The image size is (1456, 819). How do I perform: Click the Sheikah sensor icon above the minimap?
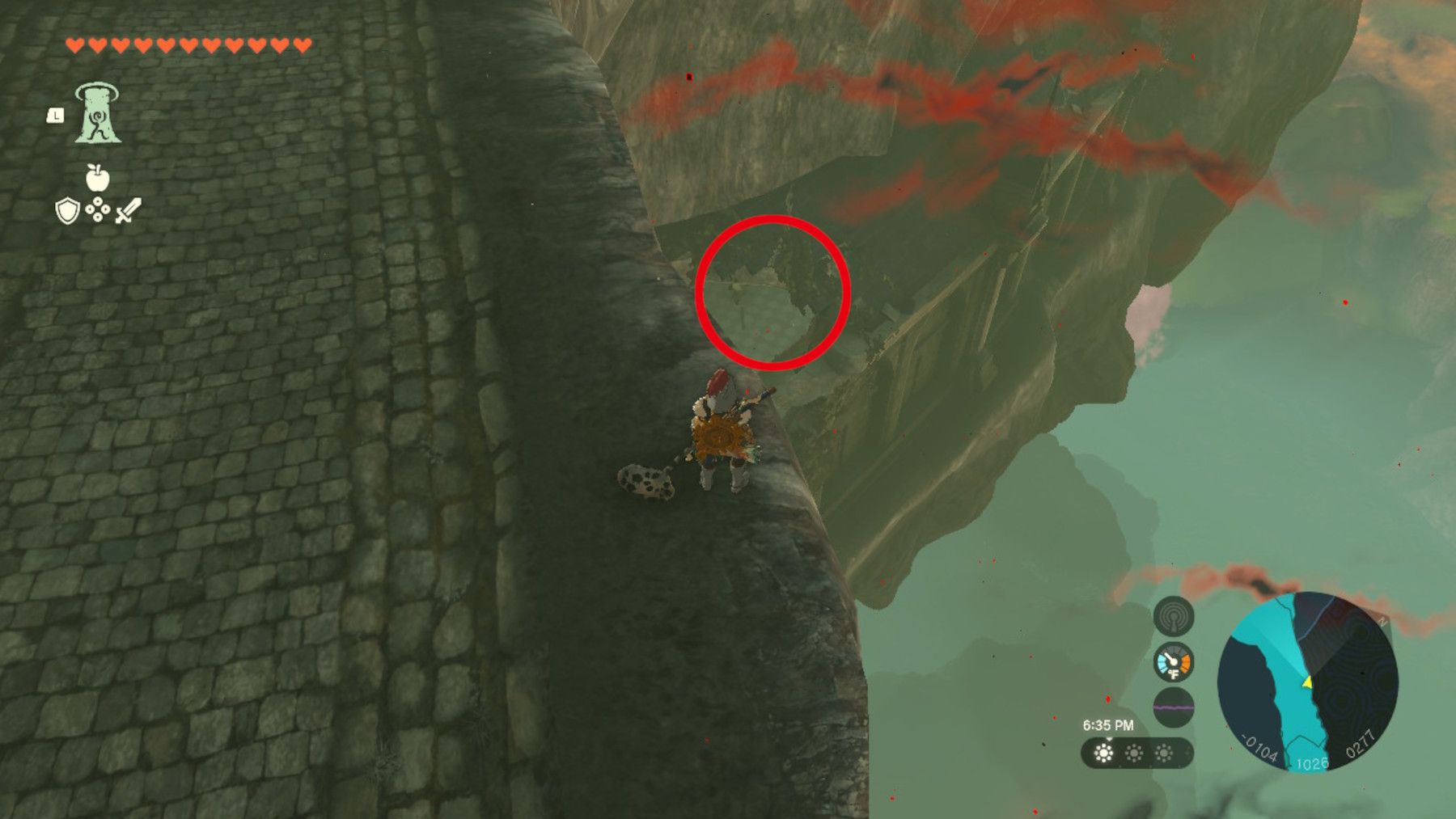point(1174,617)
